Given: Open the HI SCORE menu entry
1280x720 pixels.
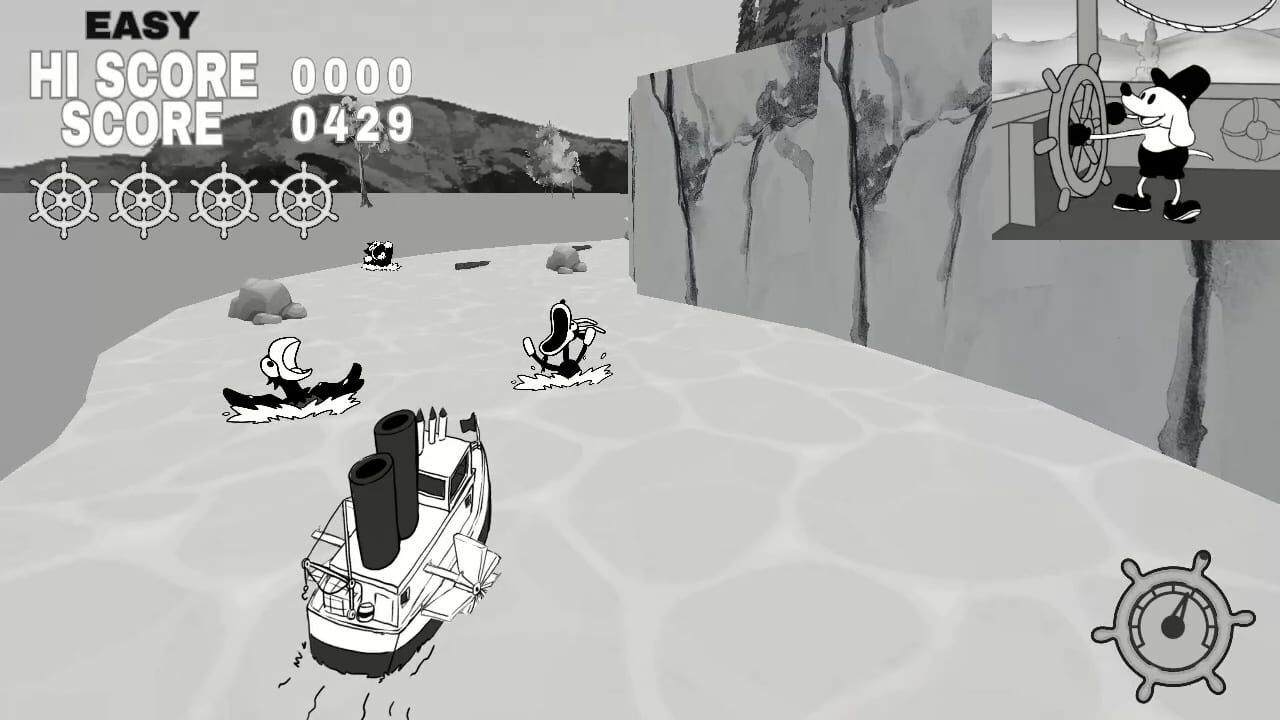Looking at the screenshot, I should point(142,73).
